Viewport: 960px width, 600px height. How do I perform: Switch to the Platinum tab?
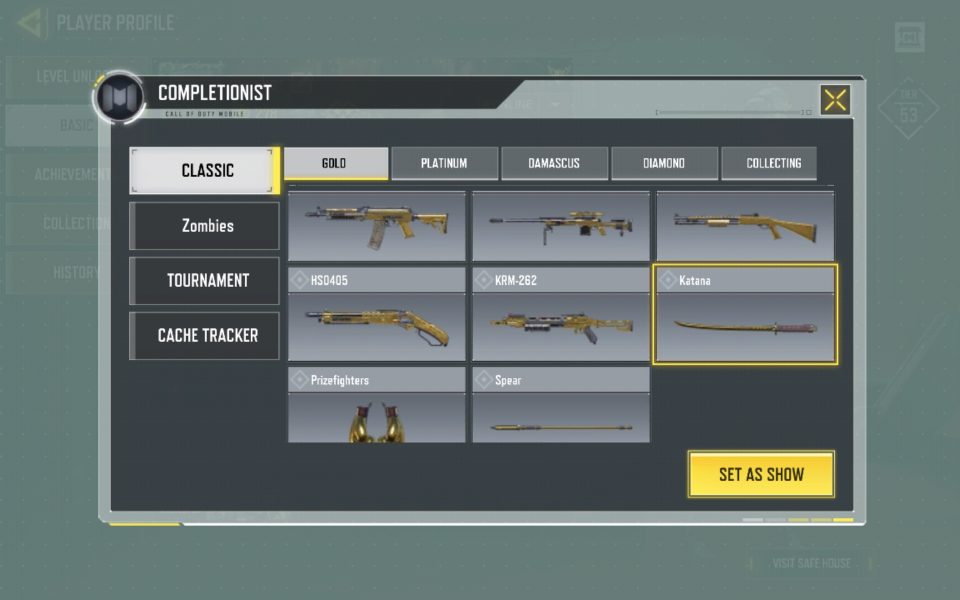click(444, 163)
